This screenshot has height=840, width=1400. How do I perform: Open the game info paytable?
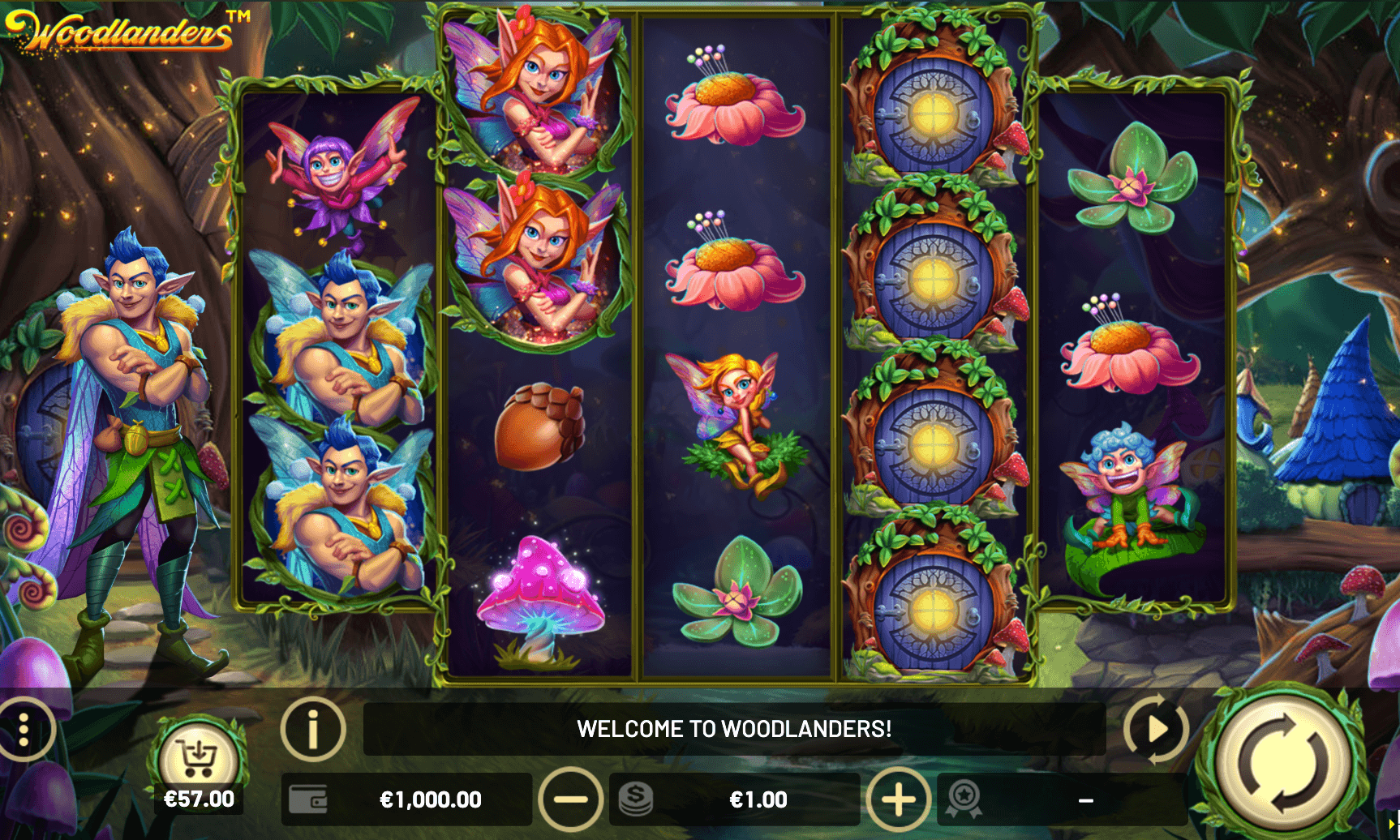(313, 729)
